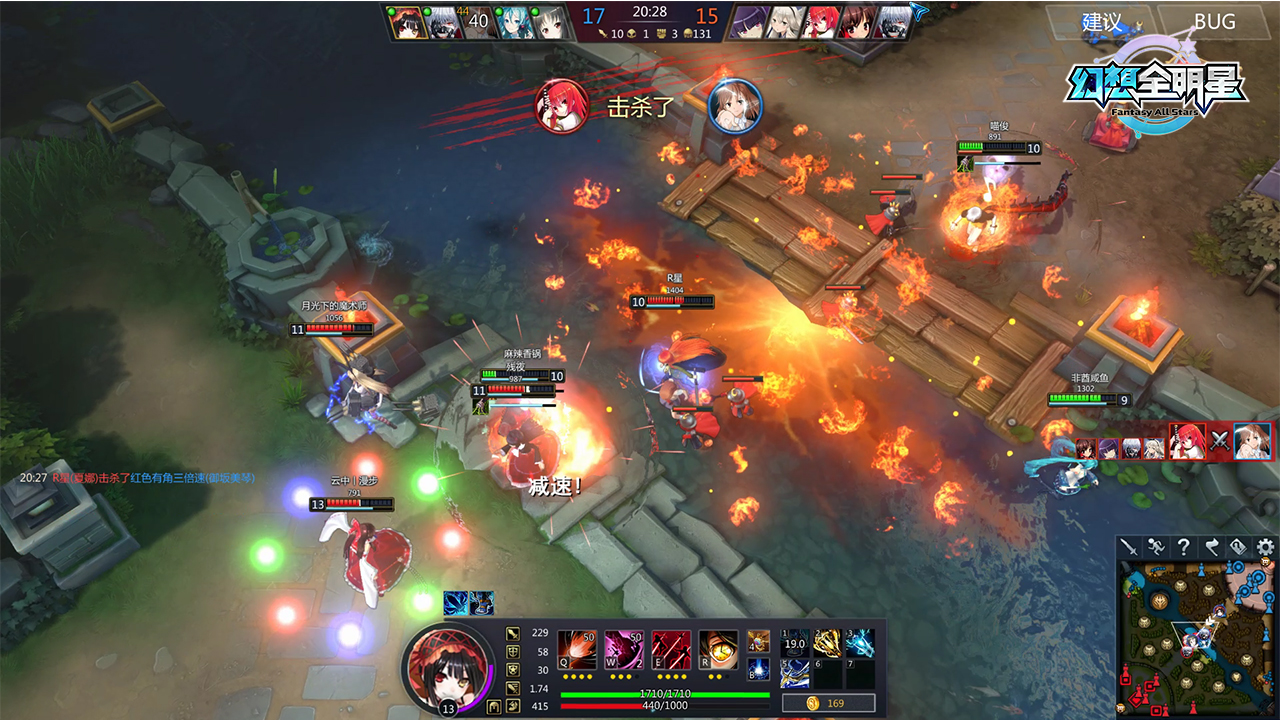Open help with the question mark icon
This screenshot has width=1280, height=720.
click(x=1184, y=547)
